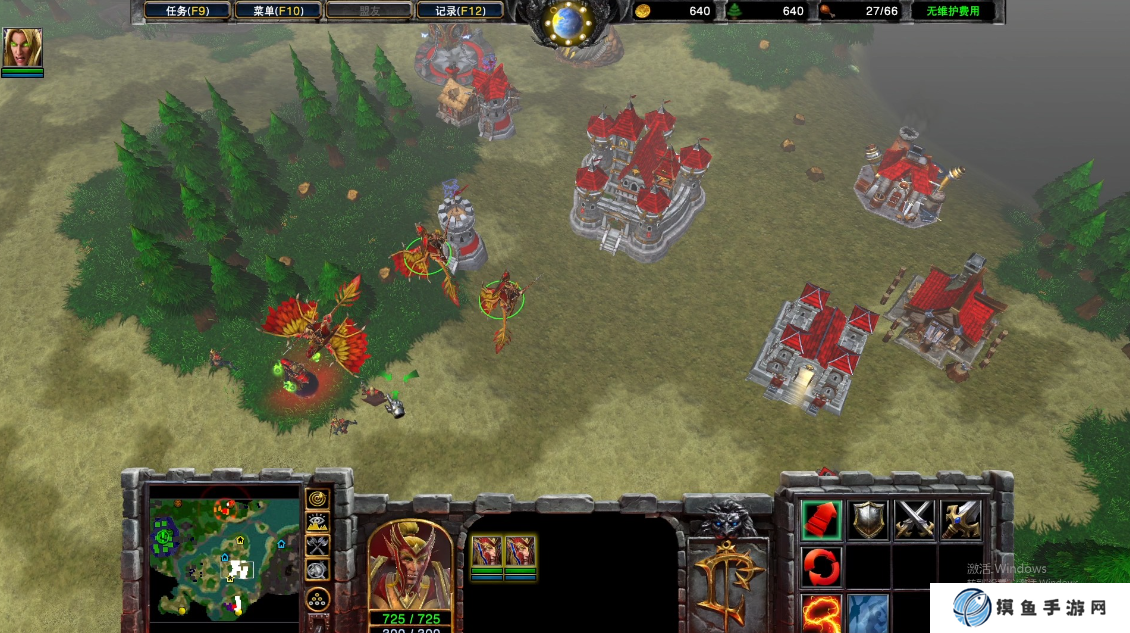Open the 菜单 (F10) game menu
Screen dimensions: 1130x633
[278, 12]
